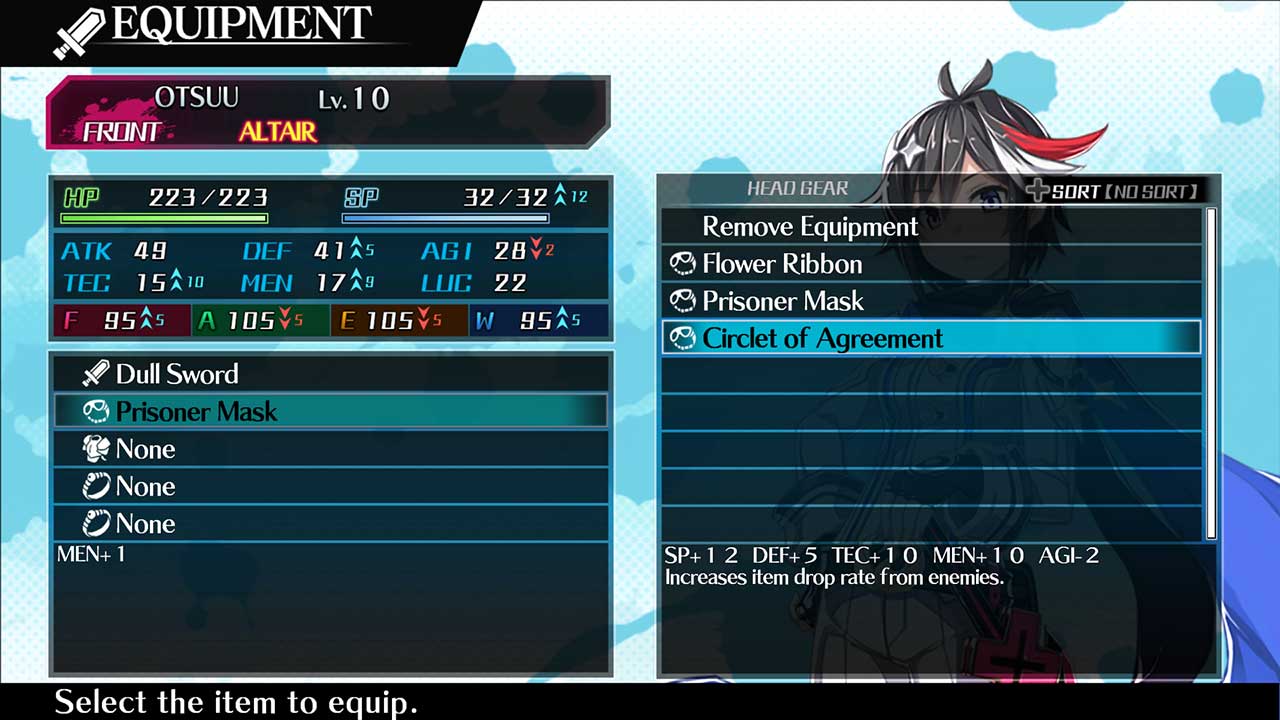Image resolution: width=1280 pixels, height=720 pixels.
Task: Click the ALTAIR class toggle label
Action: [277, 130]
